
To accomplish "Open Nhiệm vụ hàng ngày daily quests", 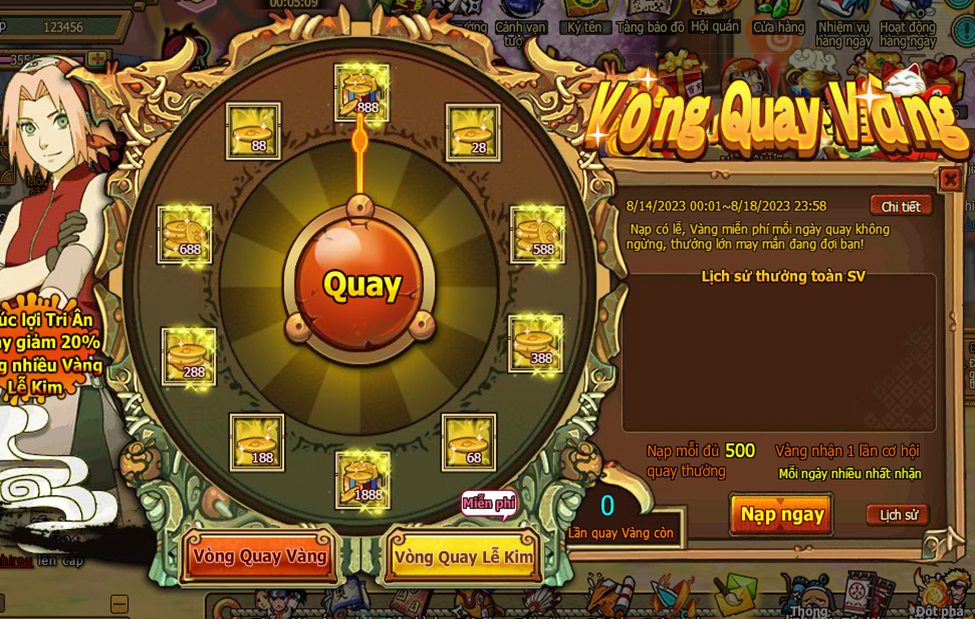I will [842, 32].
